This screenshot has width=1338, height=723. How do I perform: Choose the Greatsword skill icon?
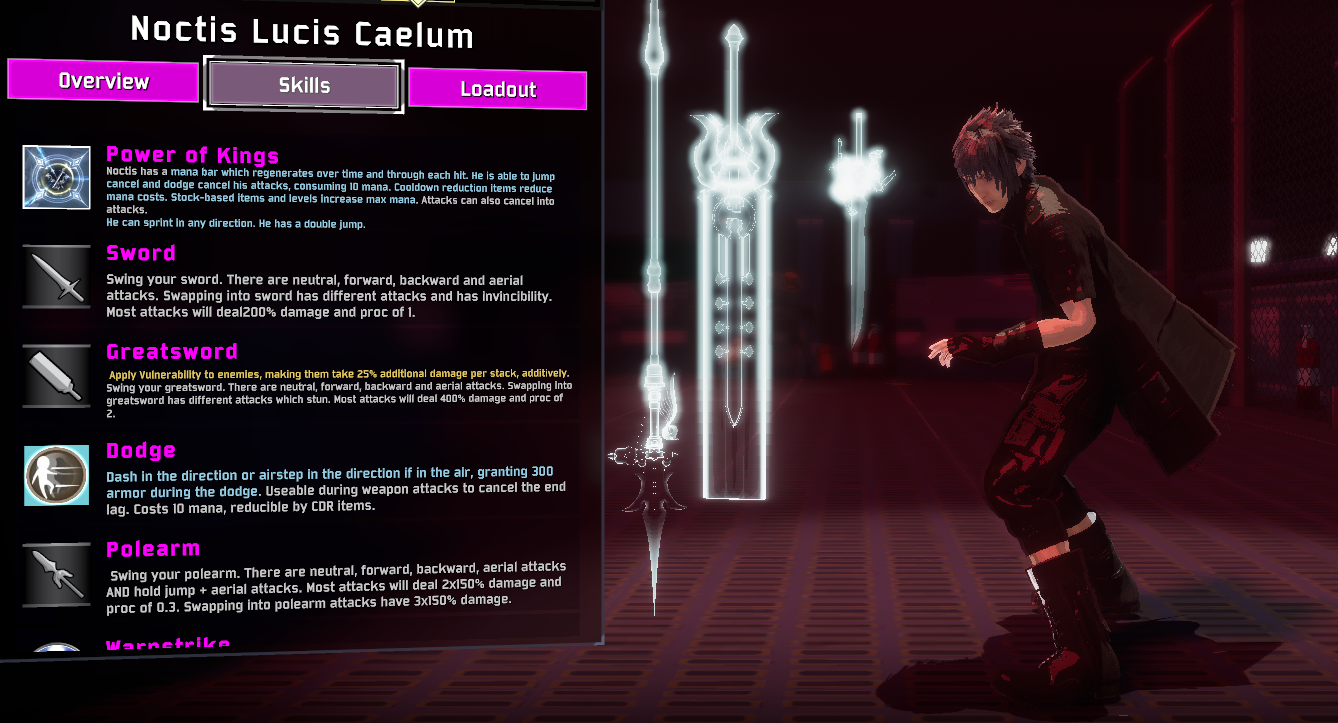(57, 376)
